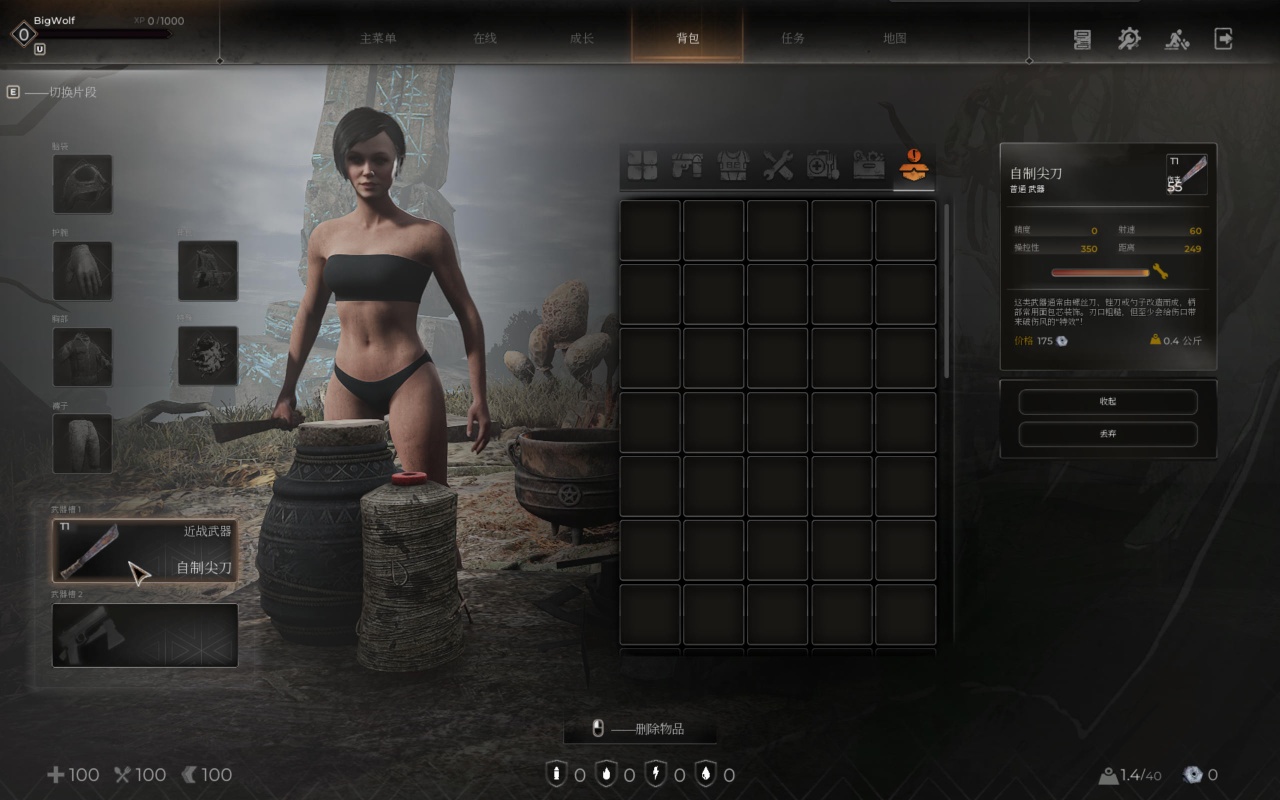Open settings via the gear-wrench icon
The height and width of the screenshot is (800, 1280).
pos(1129,39)
